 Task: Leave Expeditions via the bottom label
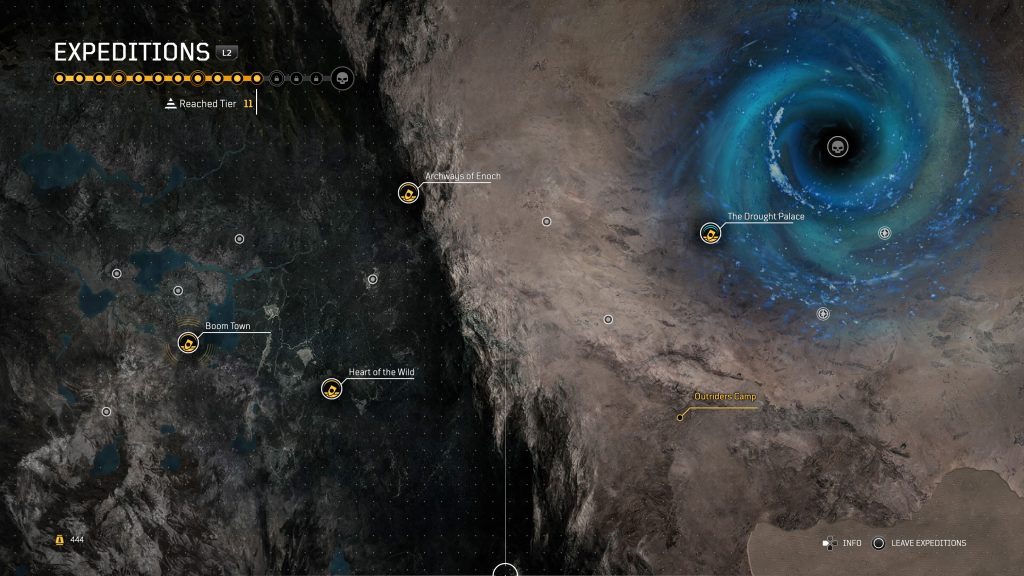point(930,543)
